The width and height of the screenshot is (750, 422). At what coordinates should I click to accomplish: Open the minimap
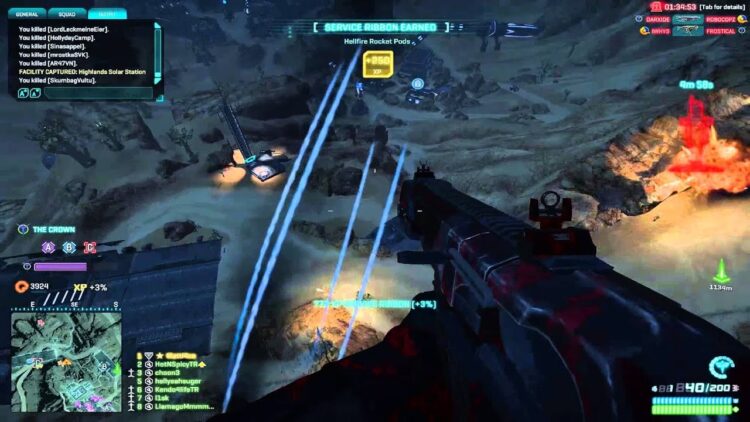[x=66, y=345]
